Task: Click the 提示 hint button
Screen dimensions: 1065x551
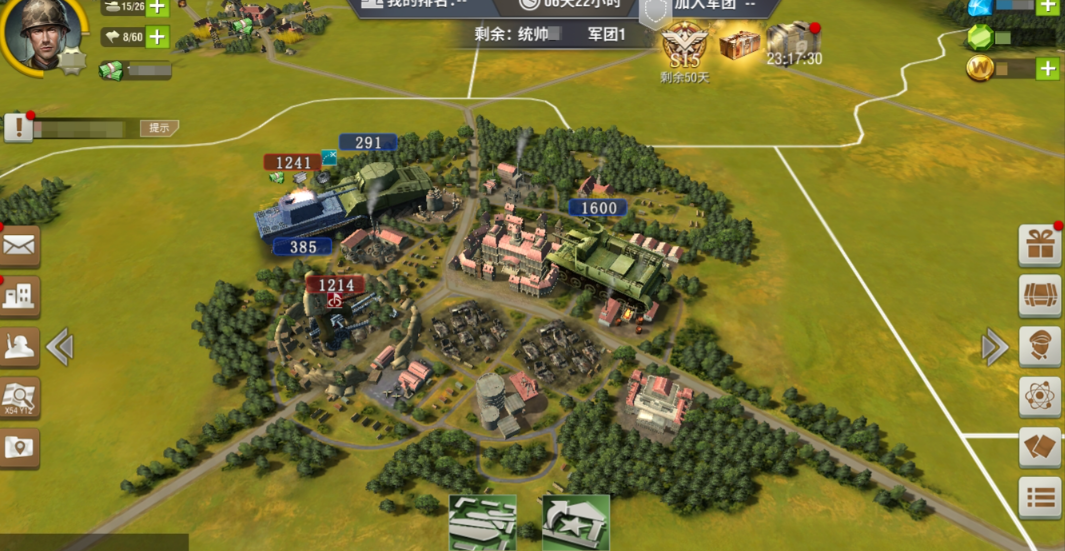Action: point(160,128)
